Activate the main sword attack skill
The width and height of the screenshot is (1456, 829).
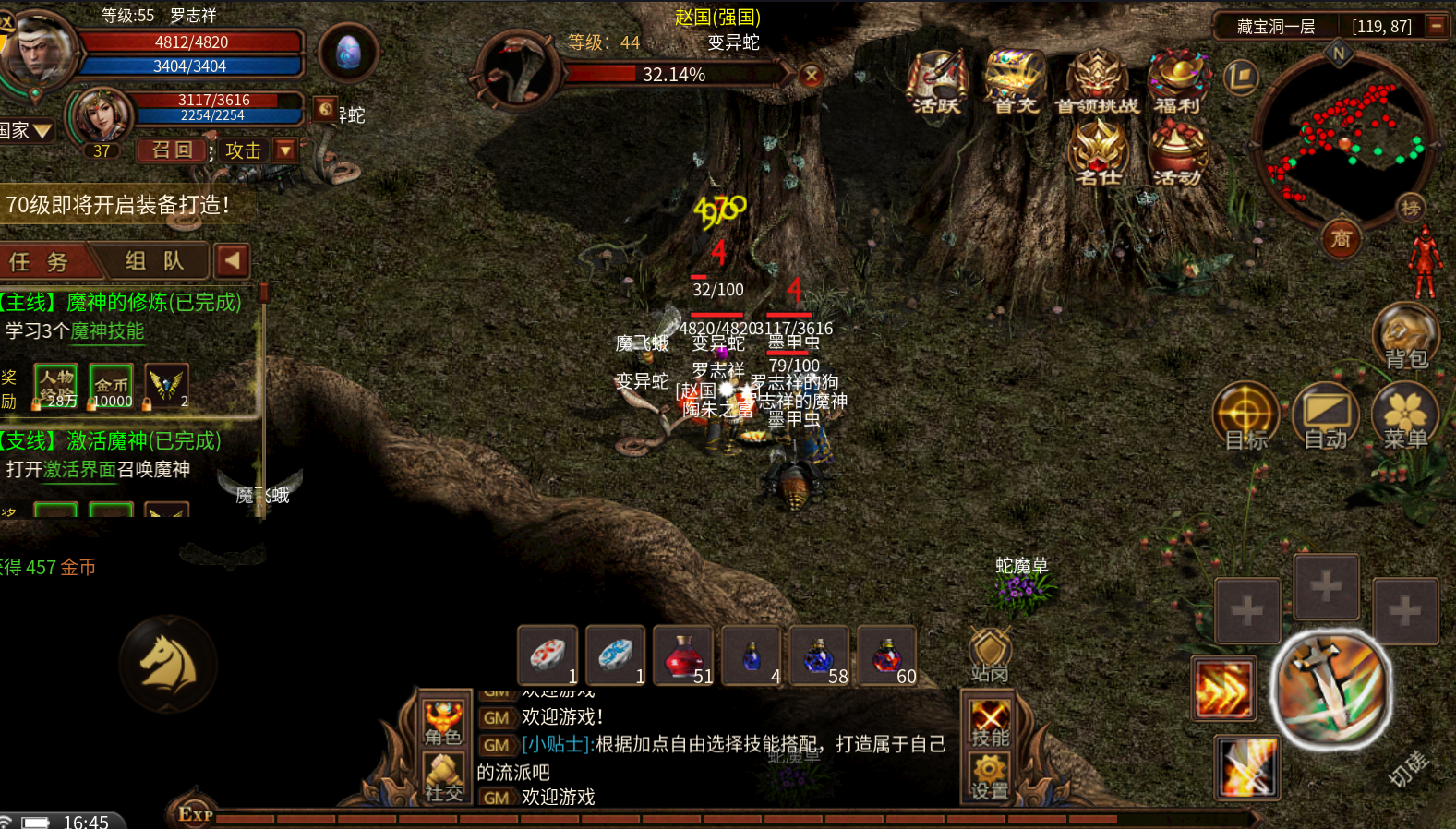pyautogui.click(x=1330, y=690)
